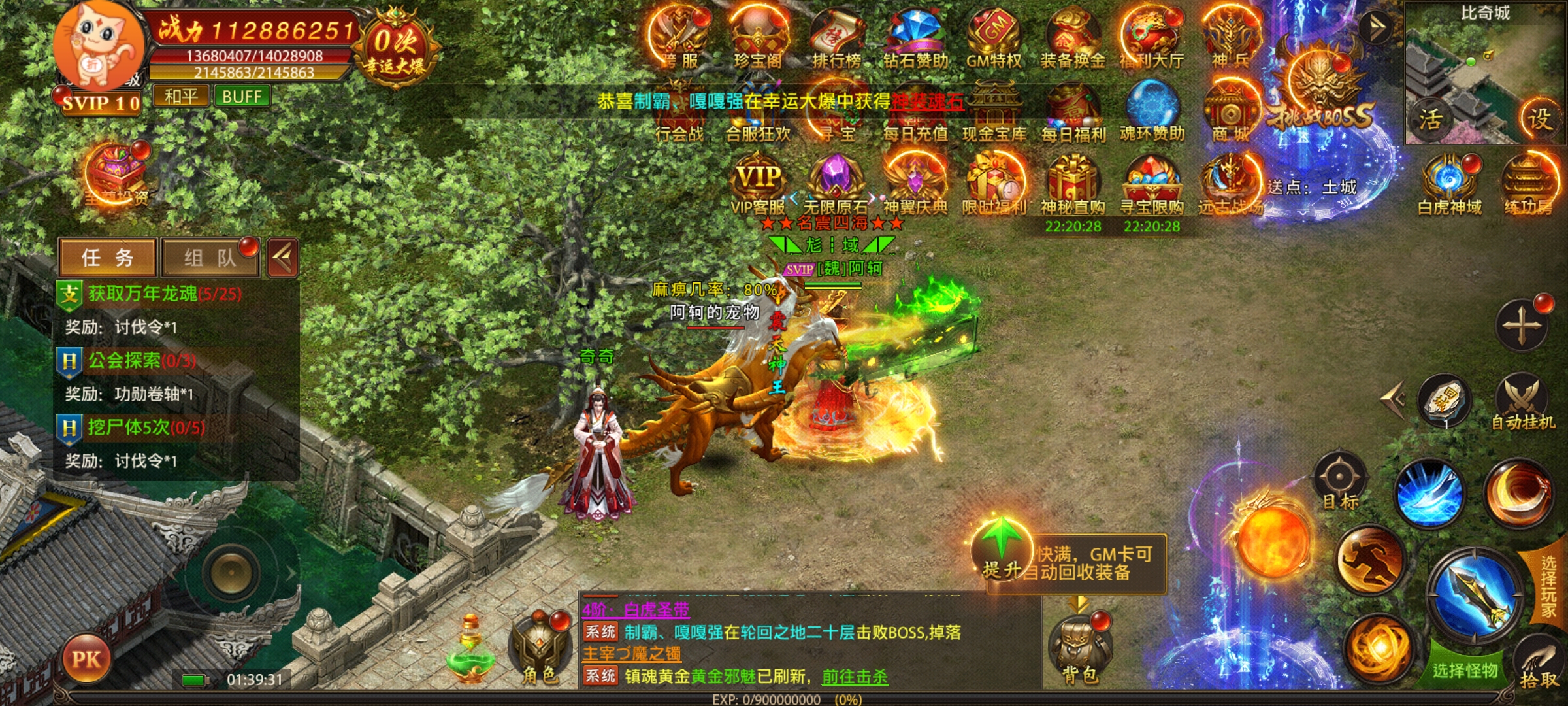Select the 获取万年龙魂 quest entry

point(165,294)
